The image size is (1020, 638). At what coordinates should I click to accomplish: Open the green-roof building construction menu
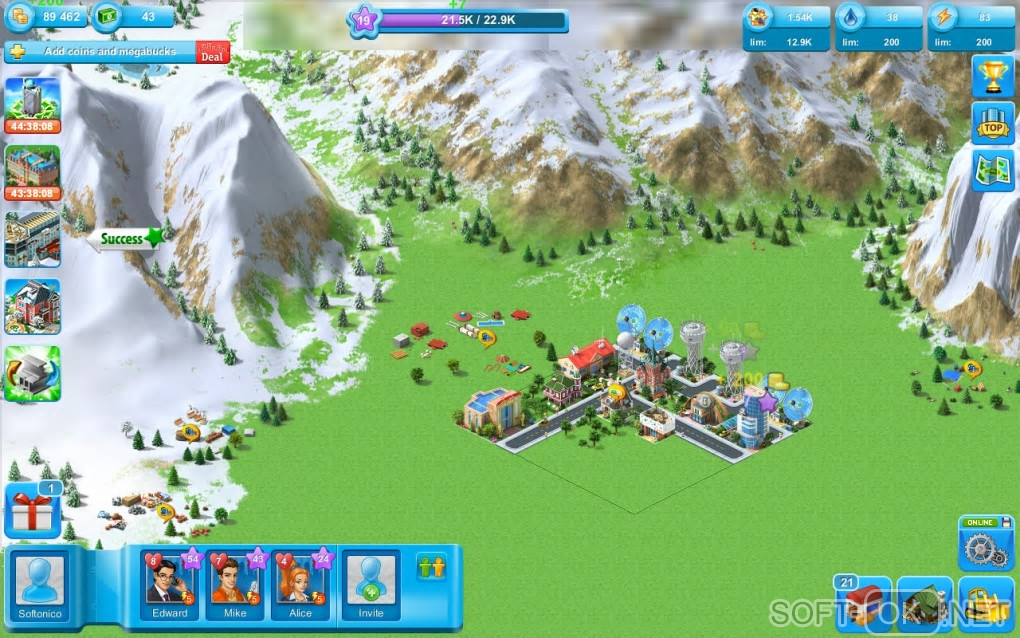point(924,605)
